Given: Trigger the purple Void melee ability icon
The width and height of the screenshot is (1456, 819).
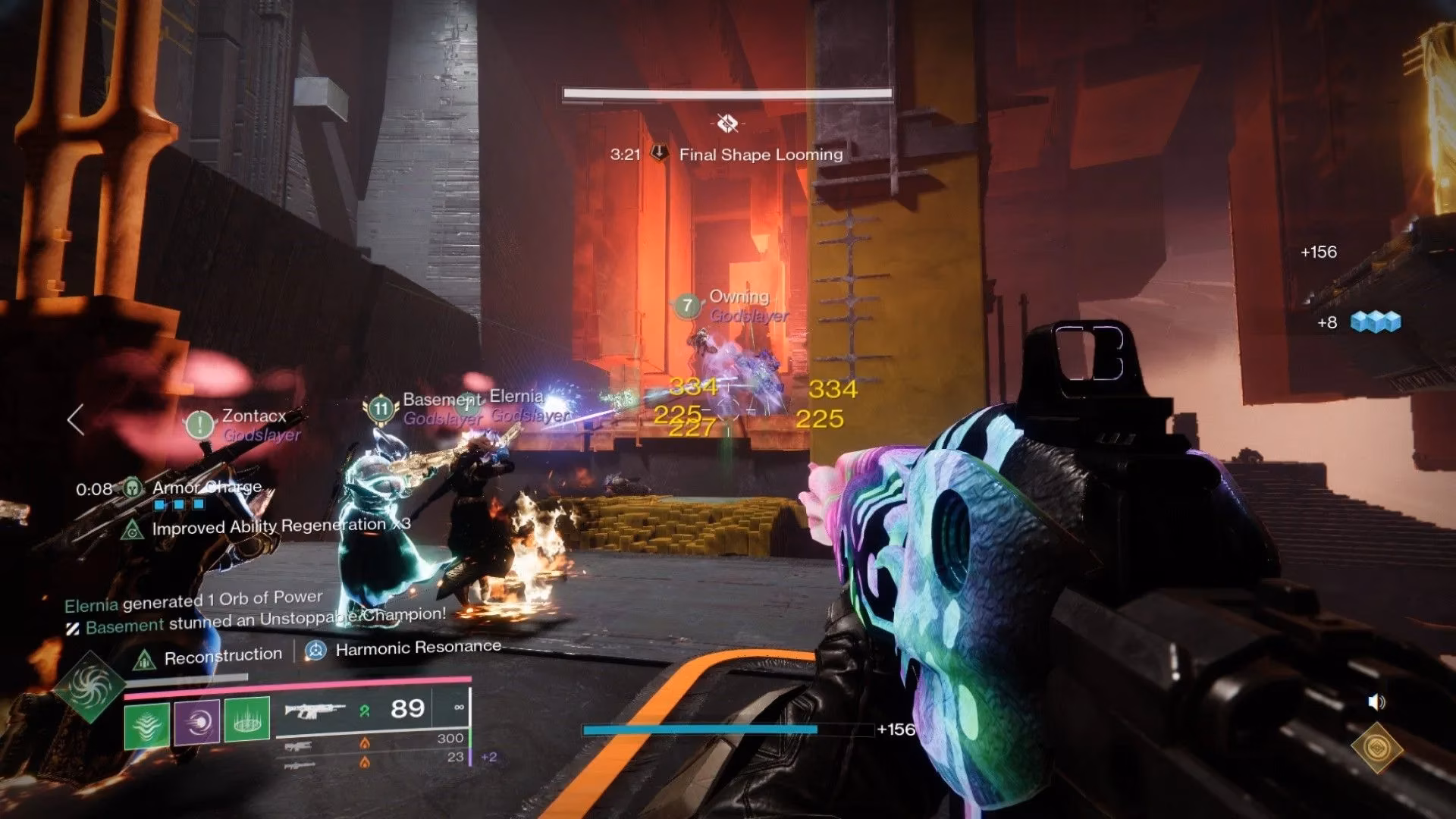Looking at the screenshot, I should [197, 721].
